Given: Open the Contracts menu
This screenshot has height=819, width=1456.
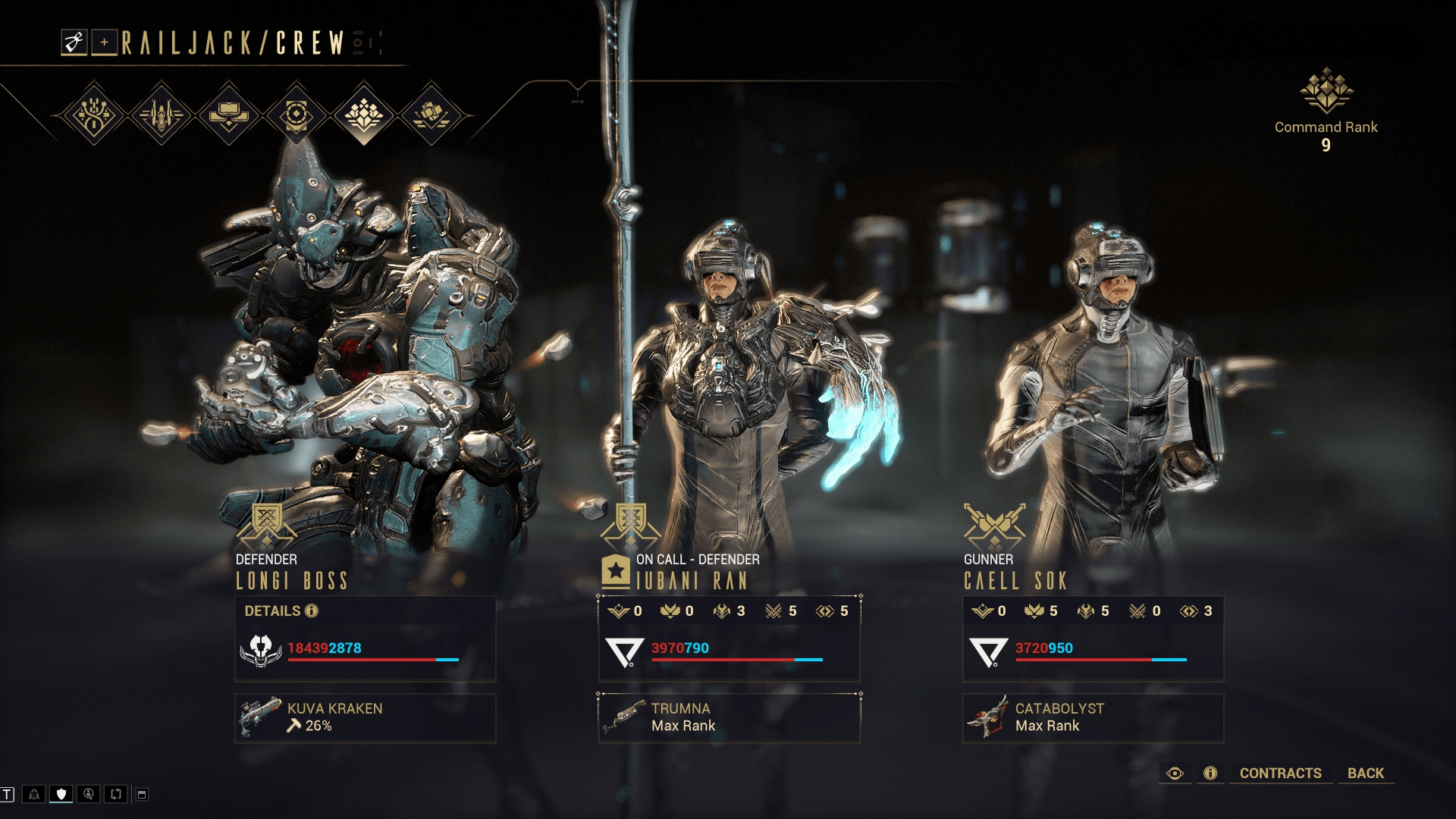Looking at the screenshot, I should pyautogui.click(x=1280, y=773).
